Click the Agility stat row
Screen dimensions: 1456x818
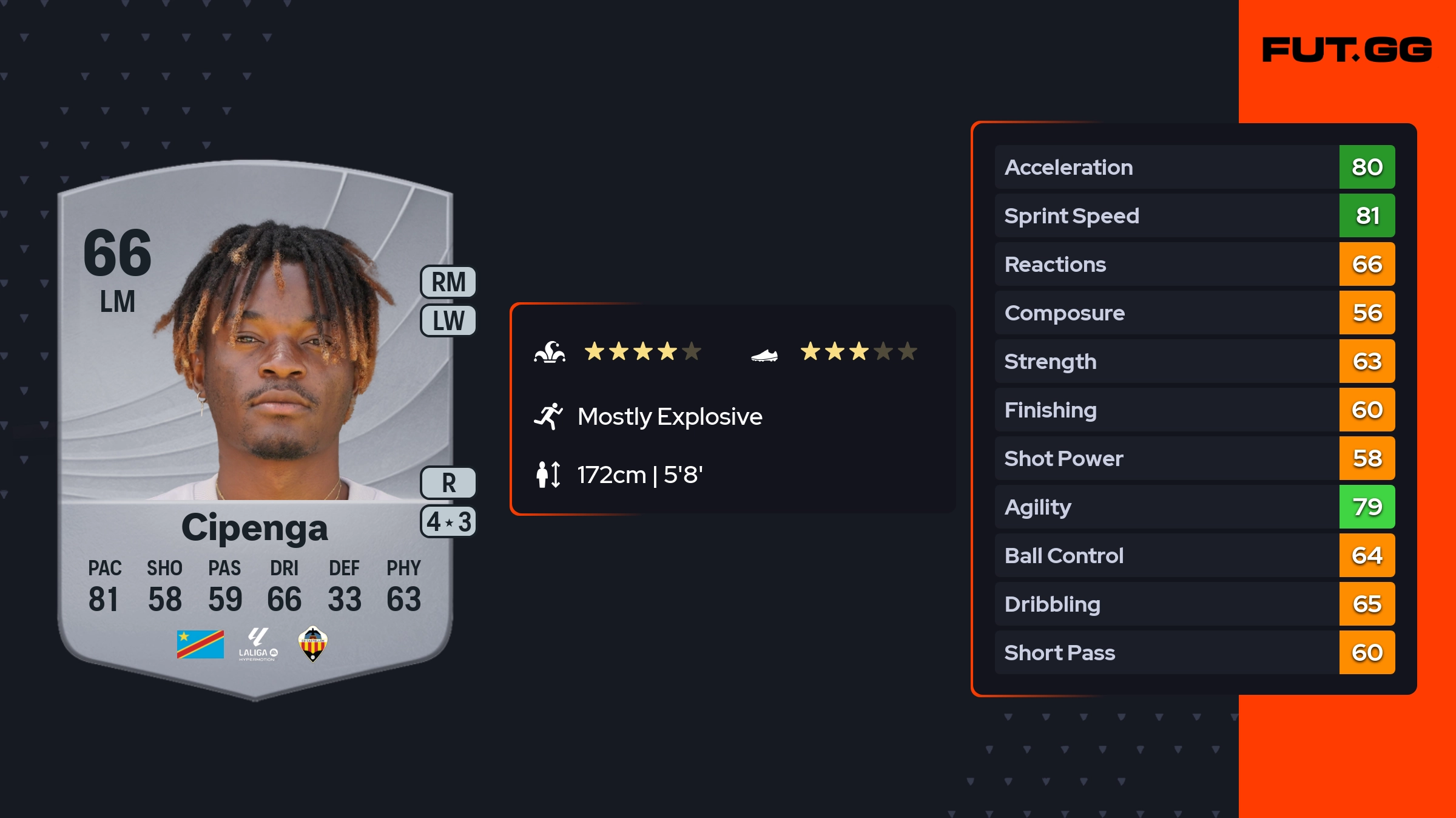[1194, 507]
